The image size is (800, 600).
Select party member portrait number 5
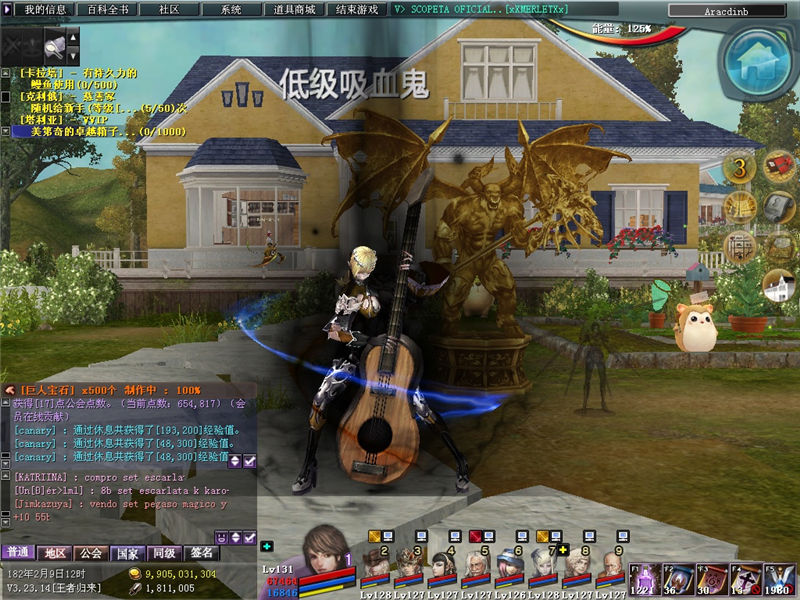tap(476, 567)
